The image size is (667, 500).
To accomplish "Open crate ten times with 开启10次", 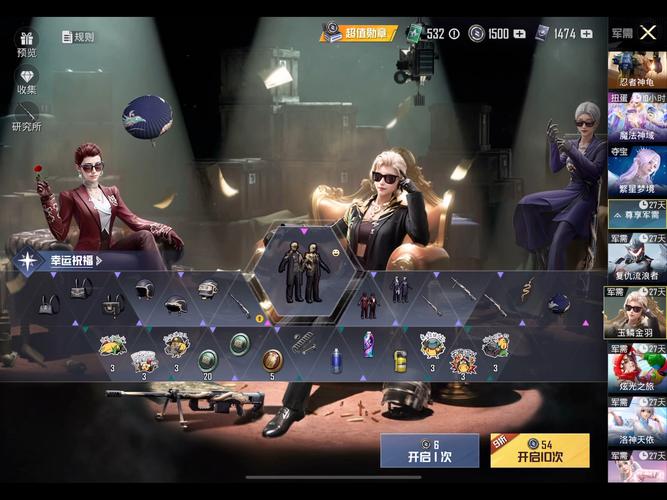I will tap(539, 451).
